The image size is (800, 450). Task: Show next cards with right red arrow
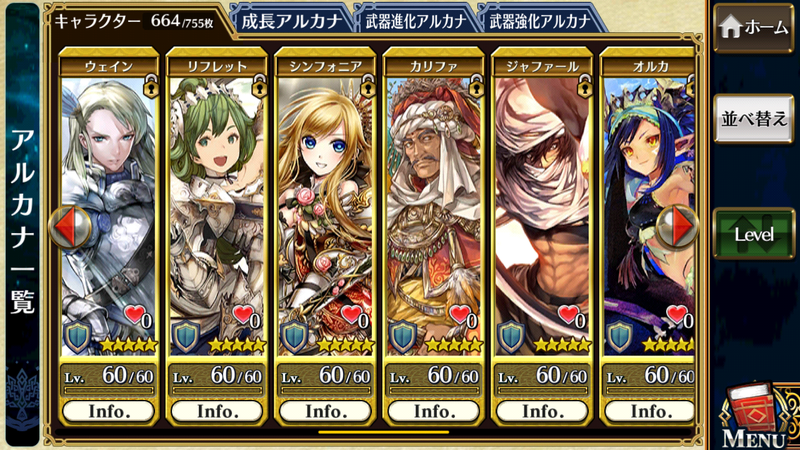point(683,227)
